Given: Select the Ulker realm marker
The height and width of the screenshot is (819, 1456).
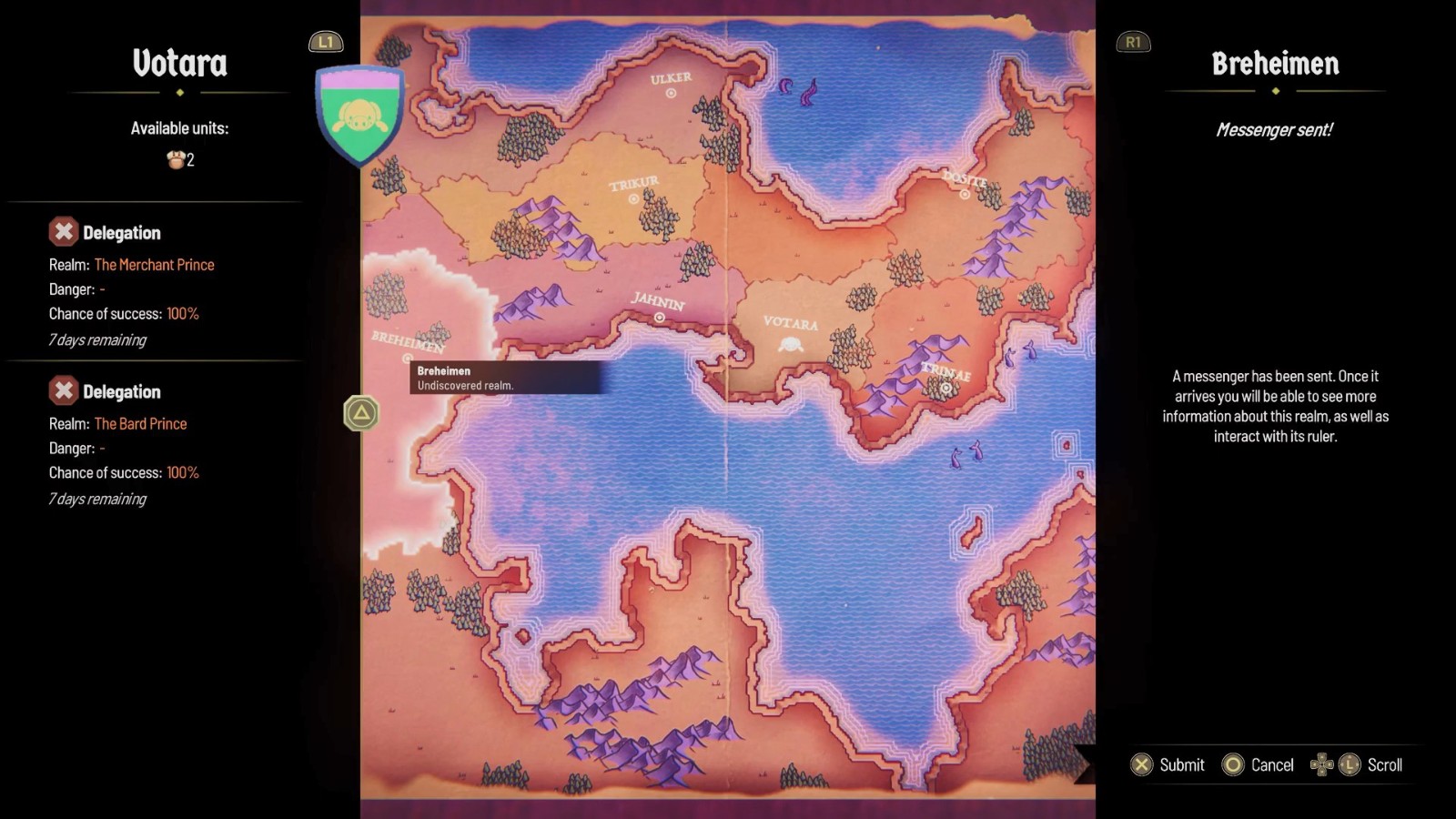Looking at the screenshot, I should tap(671, 93).
